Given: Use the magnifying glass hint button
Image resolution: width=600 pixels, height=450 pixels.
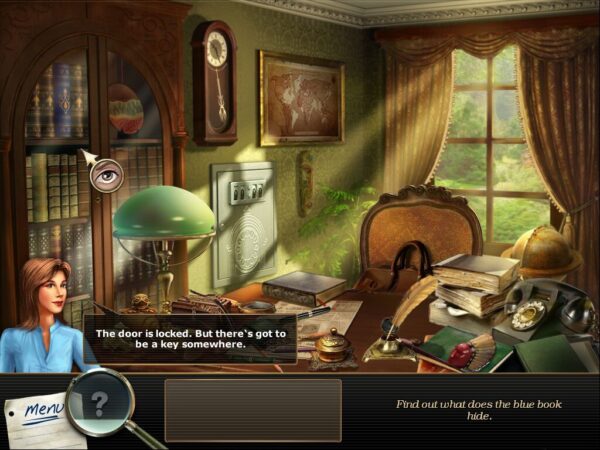Looking at the screenshot, I should [x=100, y=402].
